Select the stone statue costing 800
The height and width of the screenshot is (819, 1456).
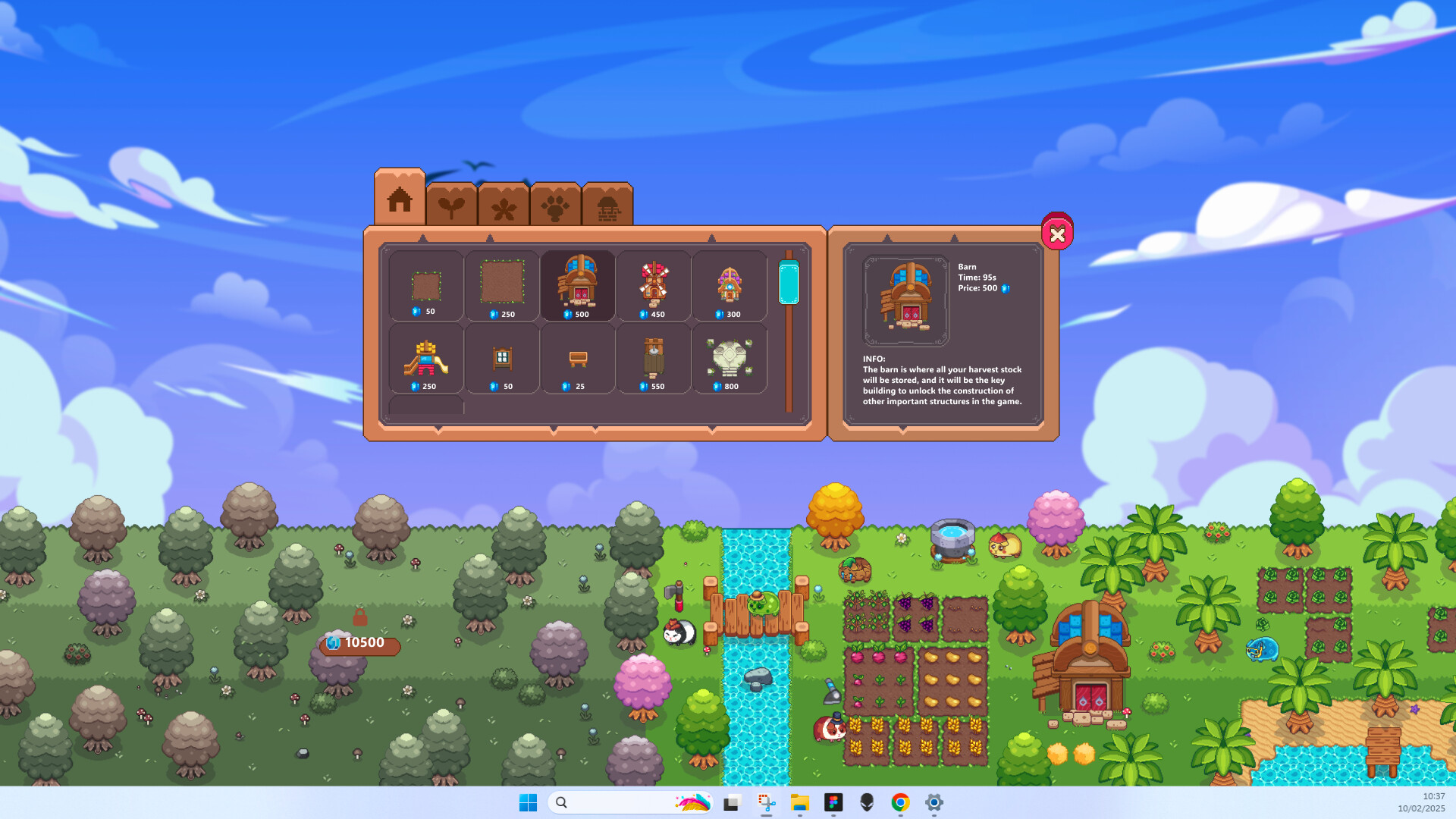730,358
